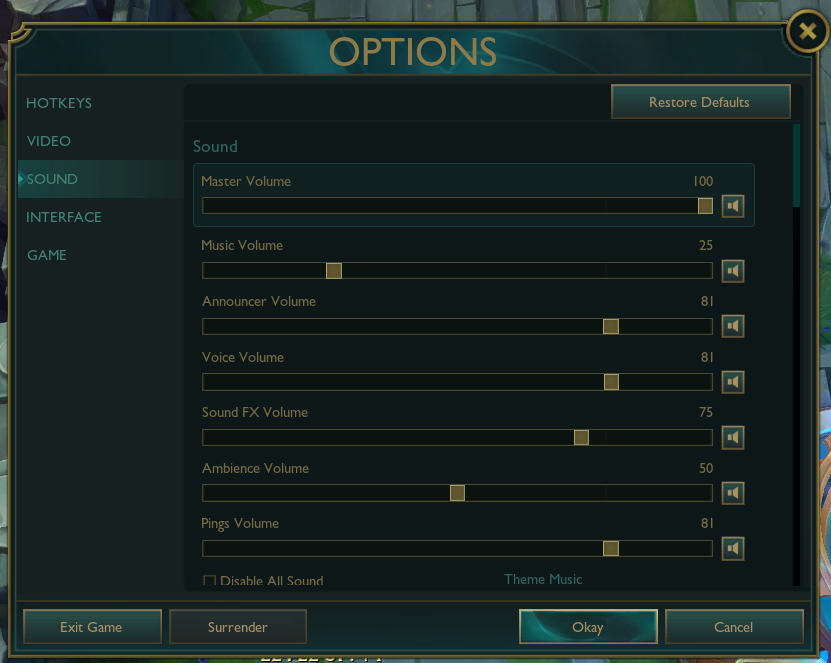831x663 pixels.
Task: Mute the Announcer Volume
Action: point(733,326)
